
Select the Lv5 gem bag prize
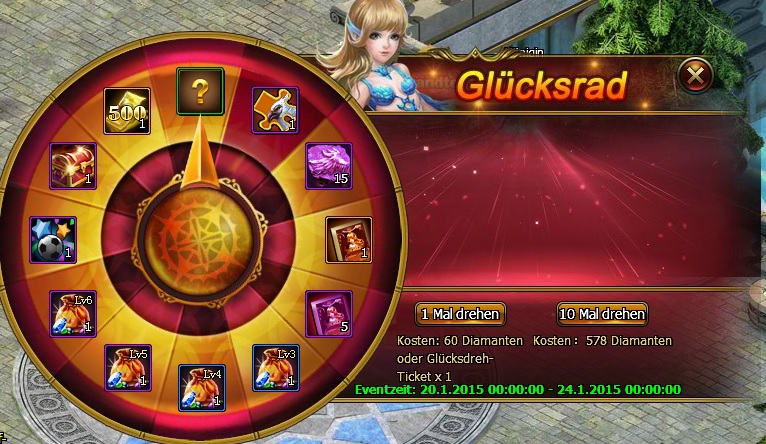coord(127,367)
